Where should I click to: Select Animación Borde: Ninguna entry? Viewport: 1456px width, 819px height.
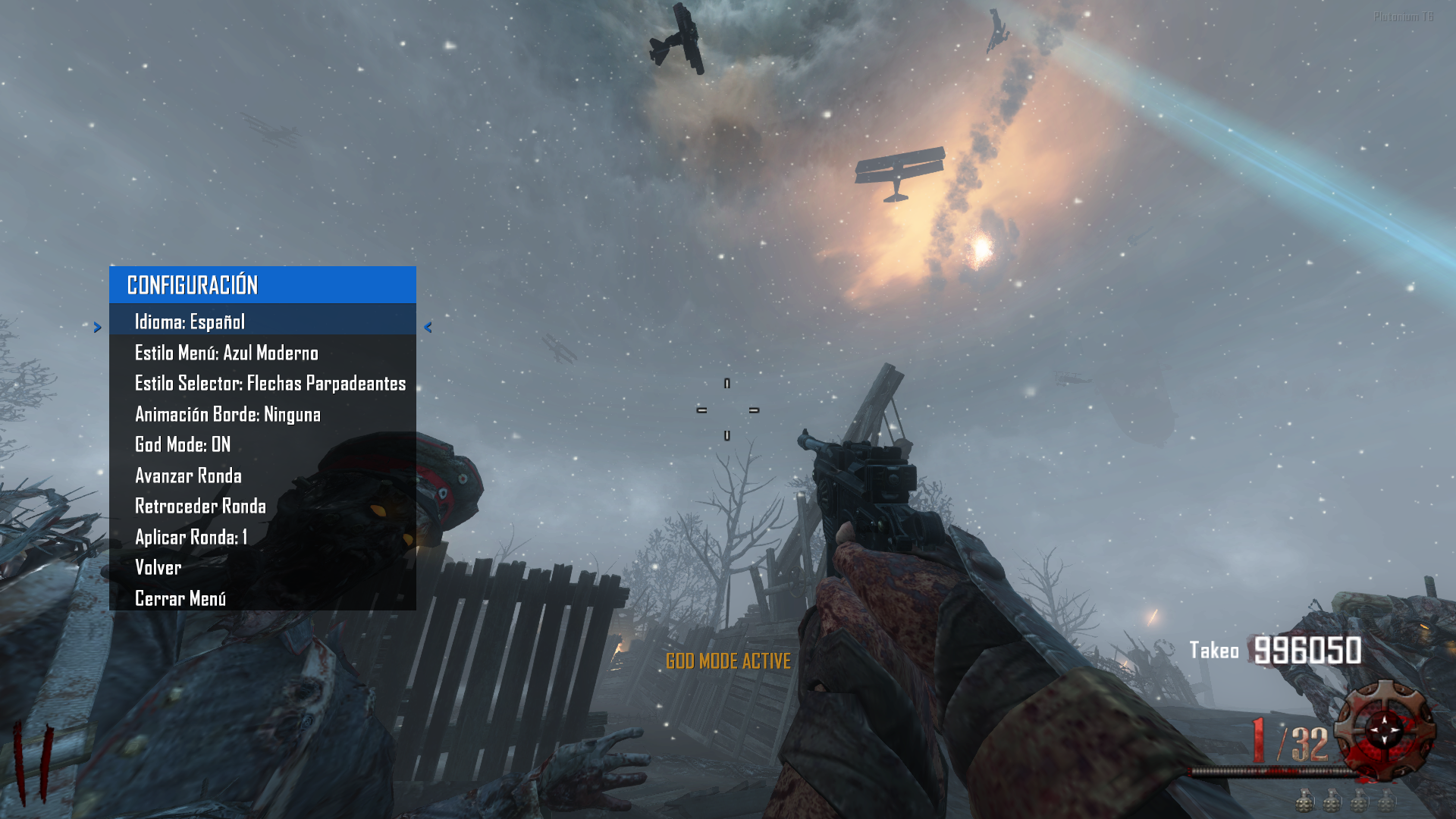227,415
